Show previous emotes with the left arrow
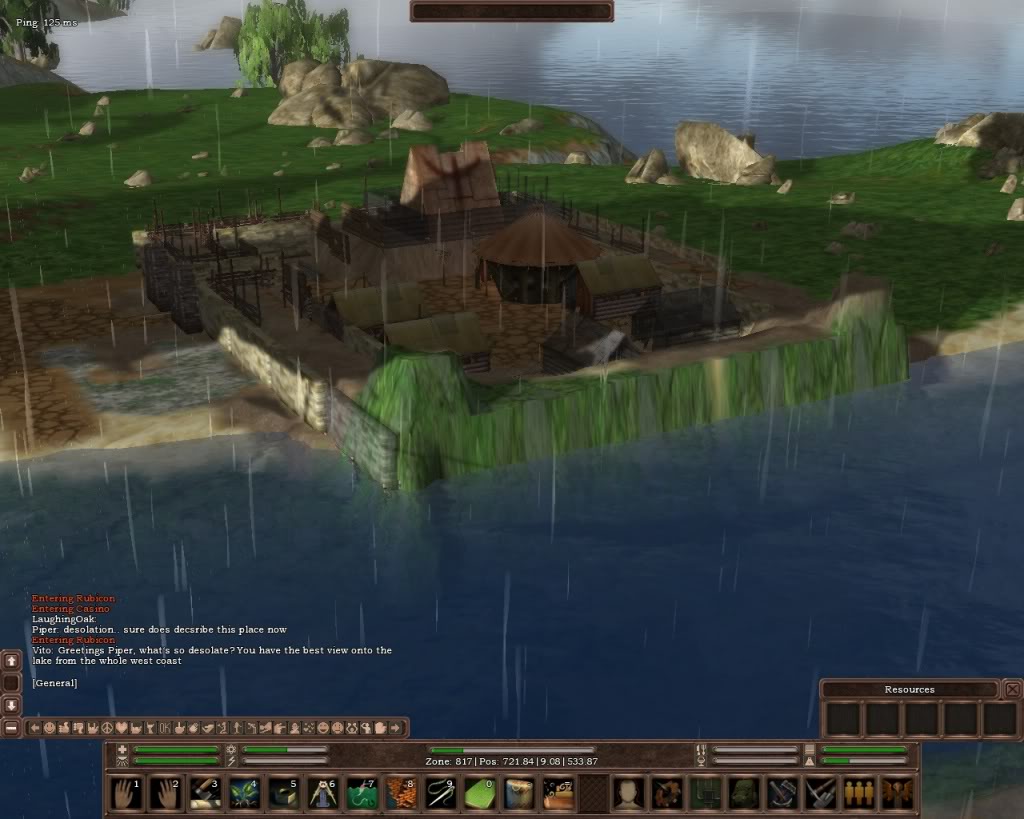Screen dimensions: 1024x819 coord(35,728)
